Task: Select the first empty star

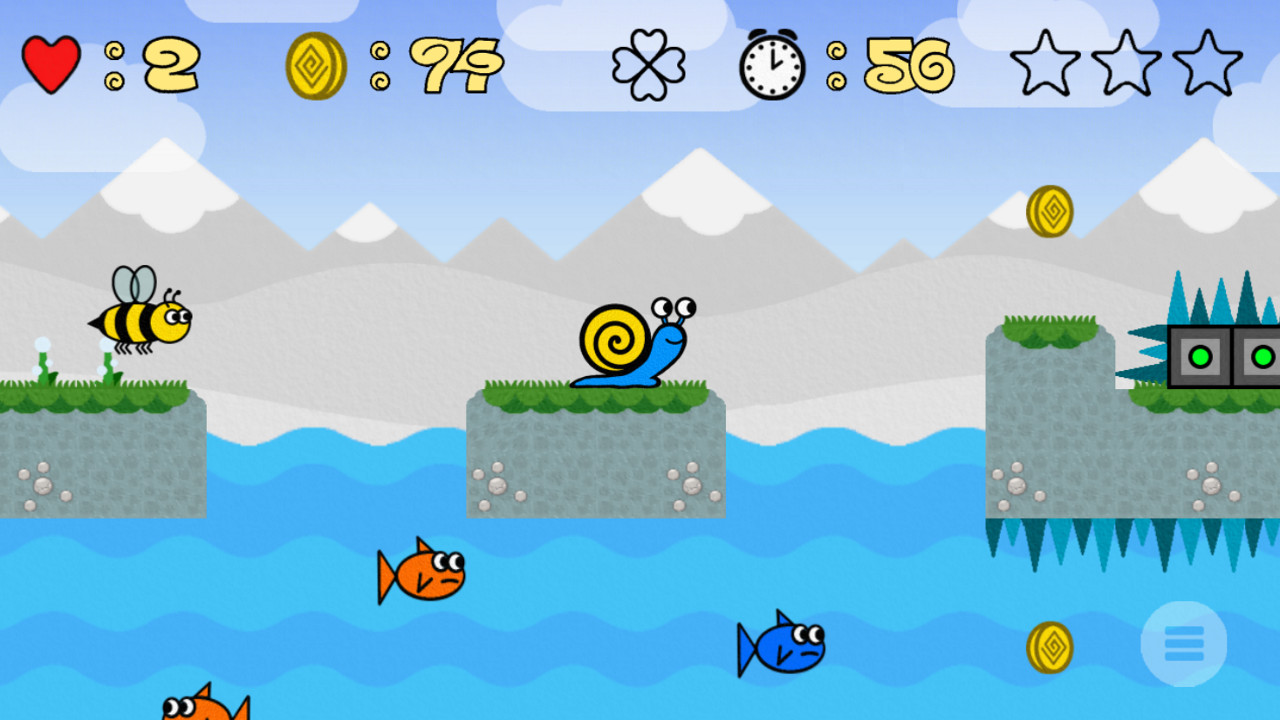Action: click(x=1046, y=62)
